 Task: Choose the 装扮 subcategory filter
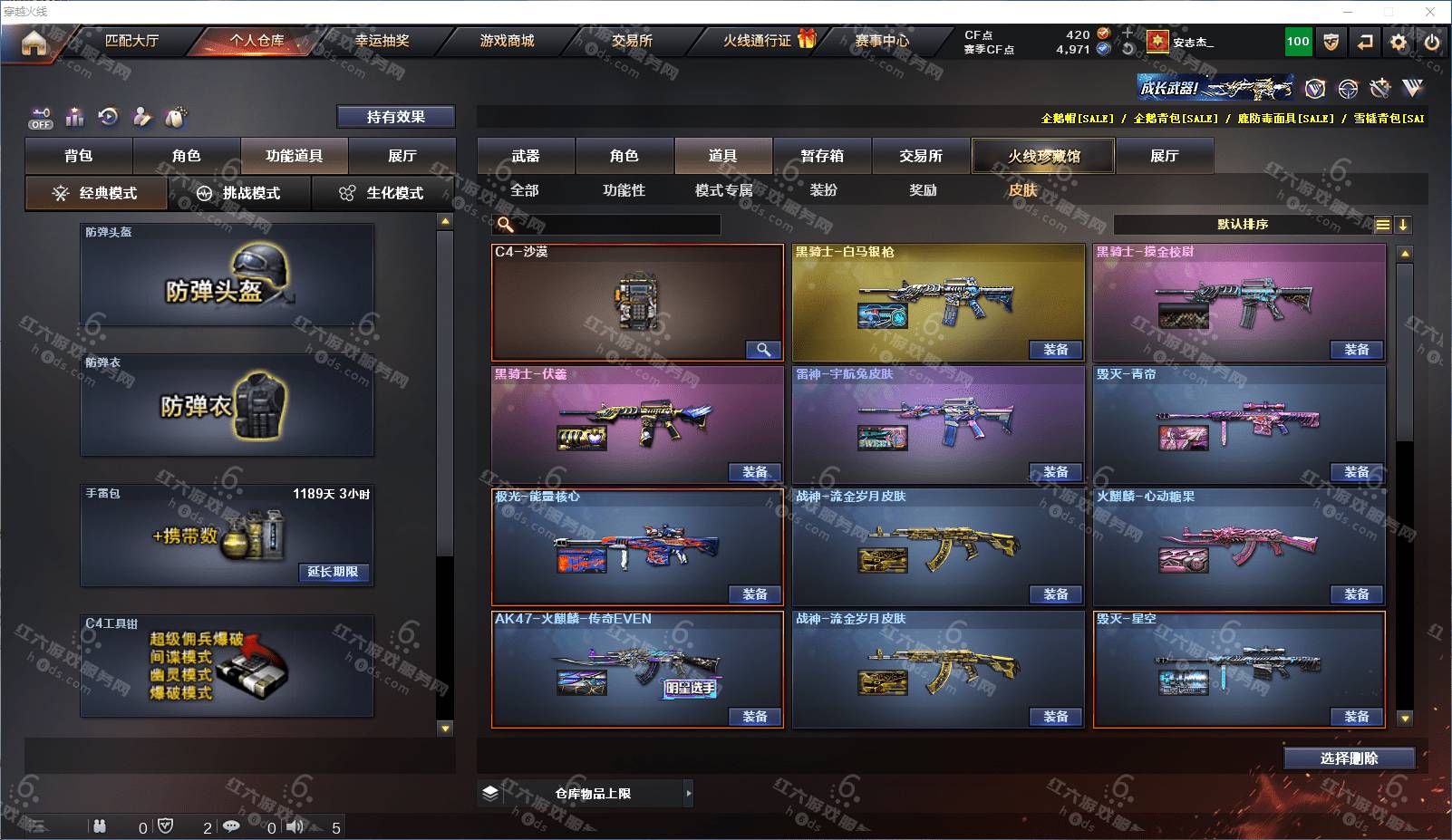(x=823, y=190)
